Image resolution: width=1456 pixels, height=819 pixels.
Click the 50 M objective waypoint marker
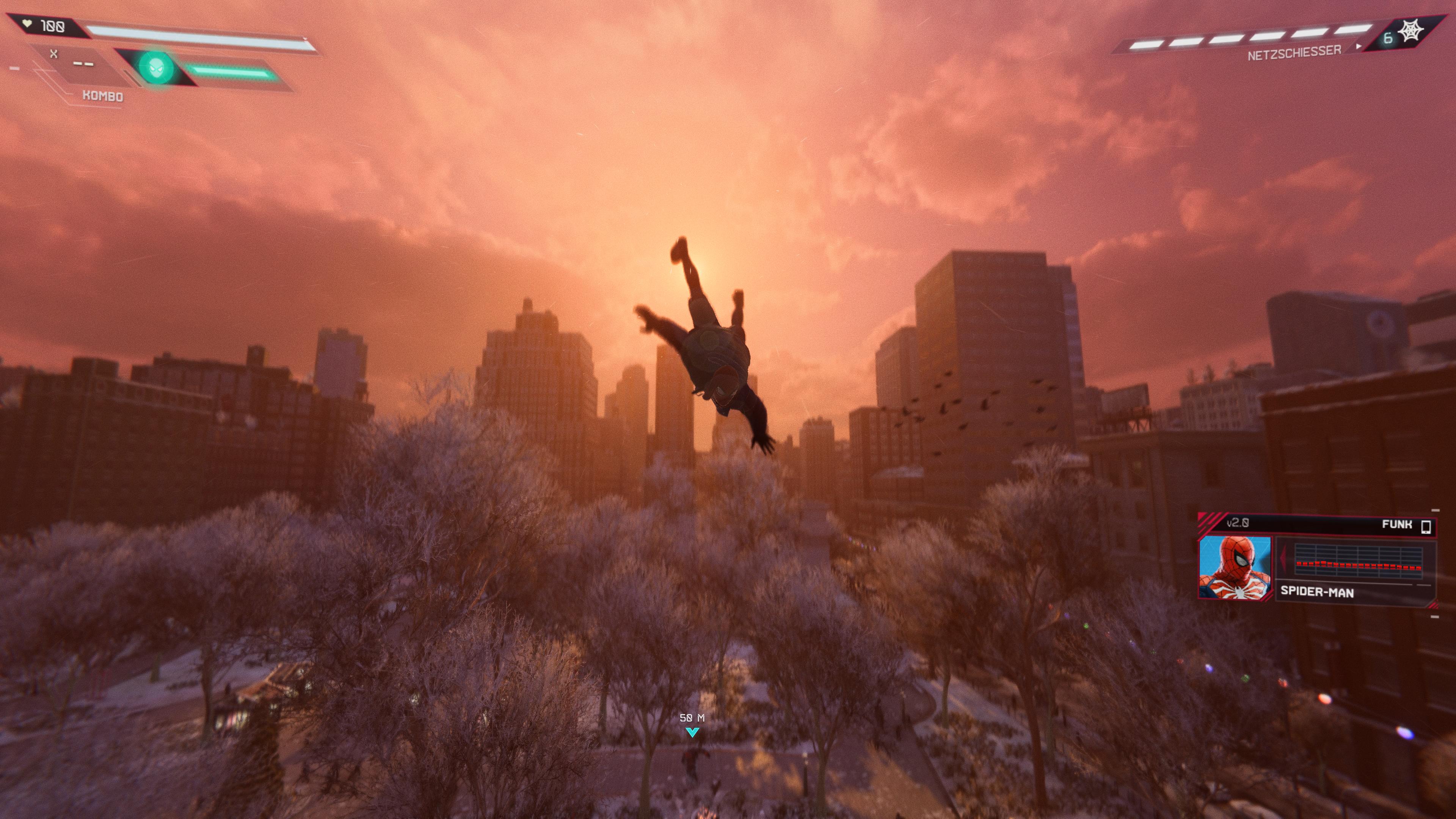click(x=692, y=732)
